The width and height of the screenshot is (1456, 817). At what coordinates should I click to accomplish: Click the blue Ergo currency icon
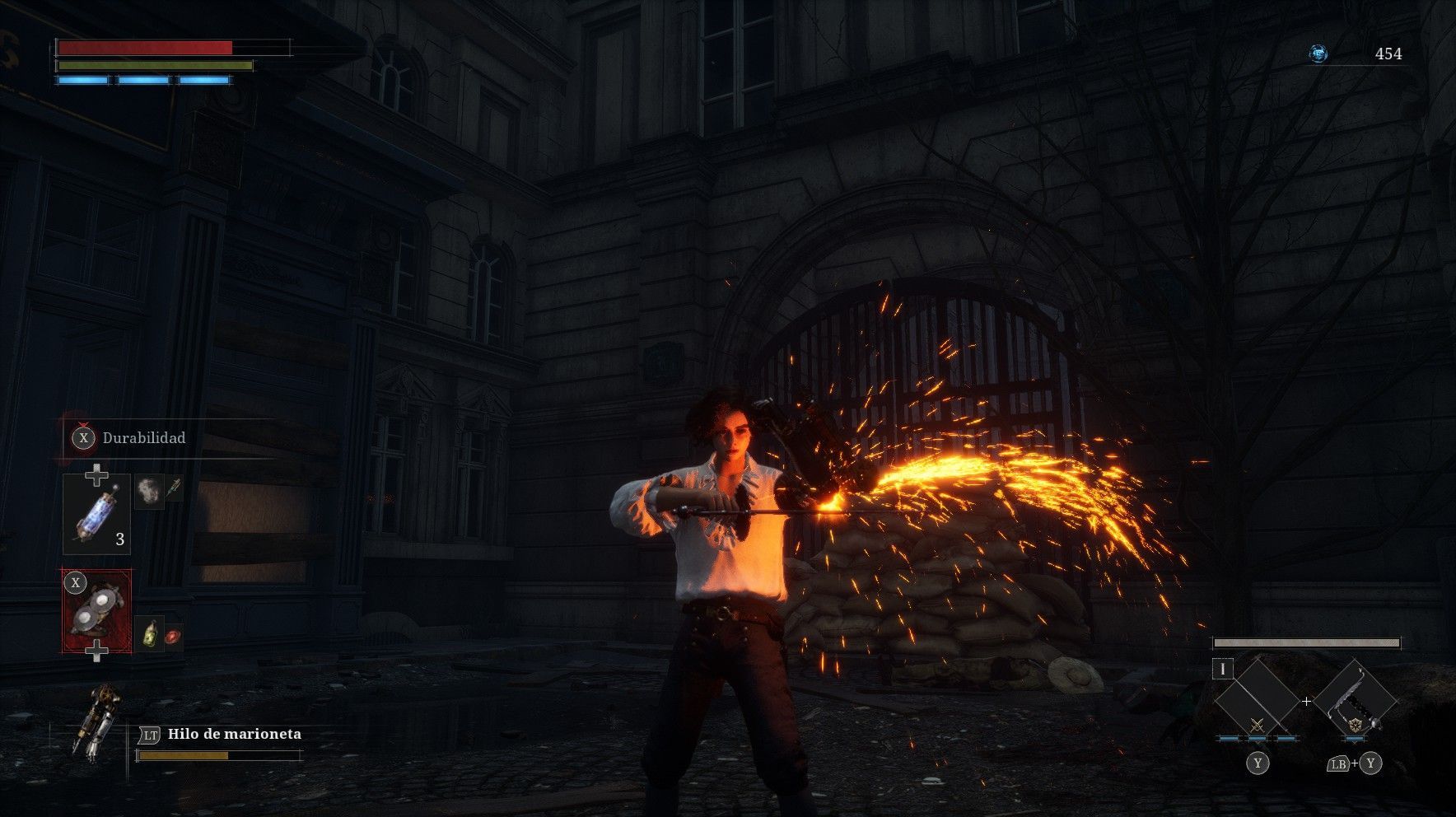pyautogui.click(x=1318, y=54)
